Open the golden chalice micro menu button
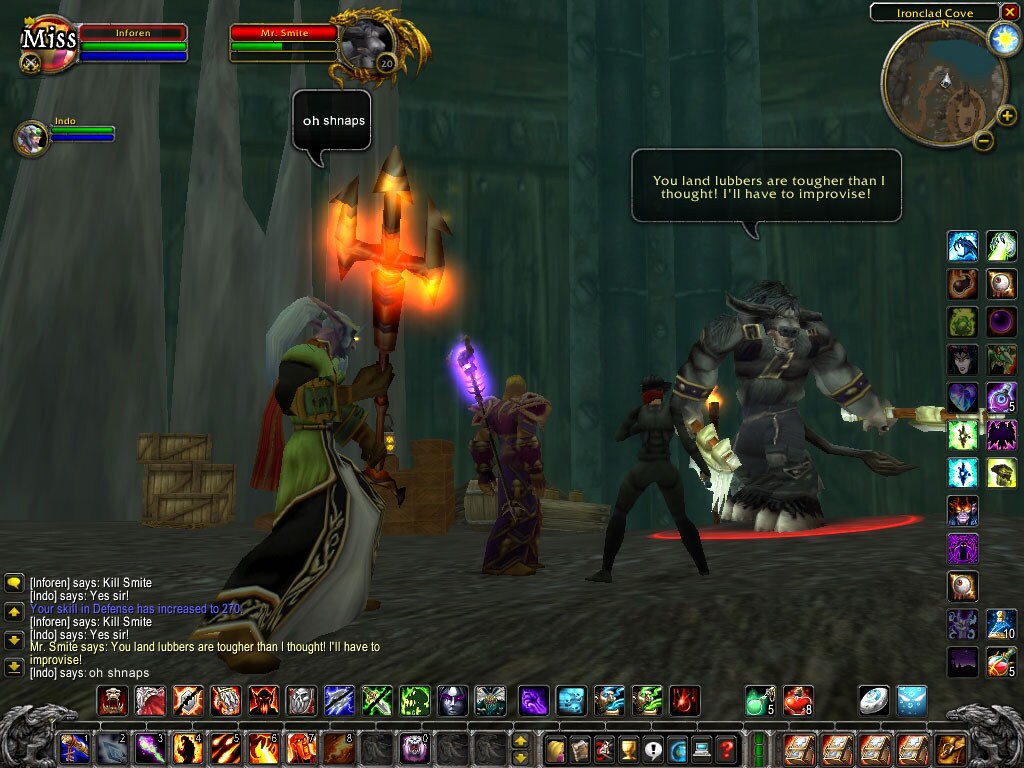Image resolution: width=1024 pixels, height=768 pixels. [628, 748]
